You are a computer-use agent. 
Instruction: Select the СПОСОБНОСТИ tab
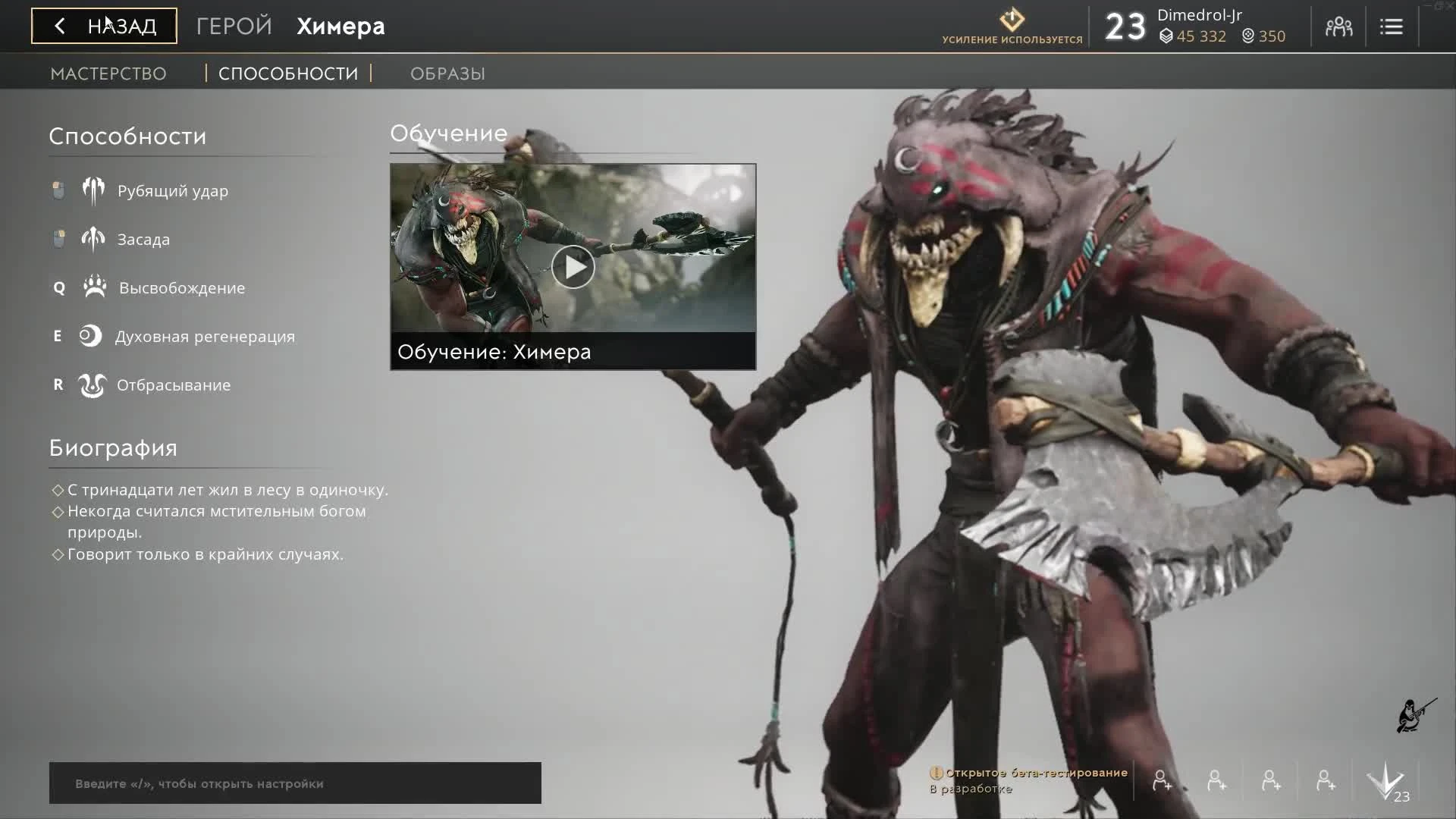287,73
